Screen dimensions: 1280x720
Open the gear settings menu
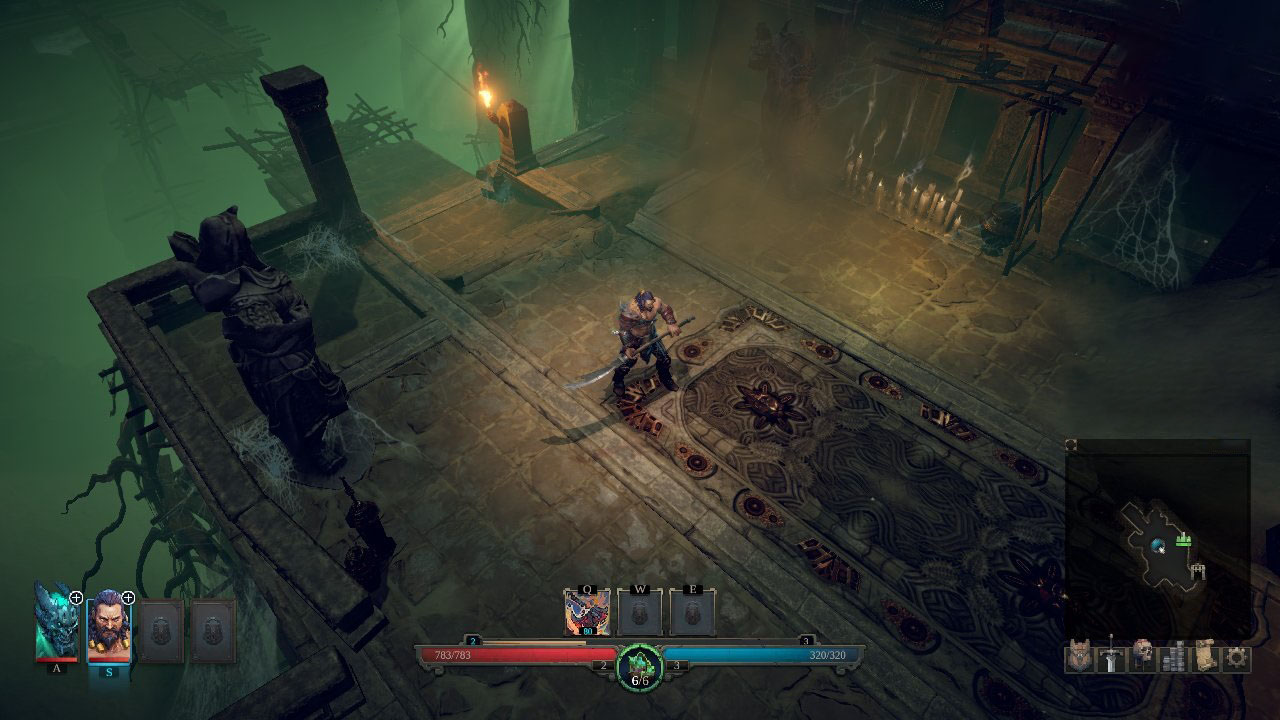1237,658
